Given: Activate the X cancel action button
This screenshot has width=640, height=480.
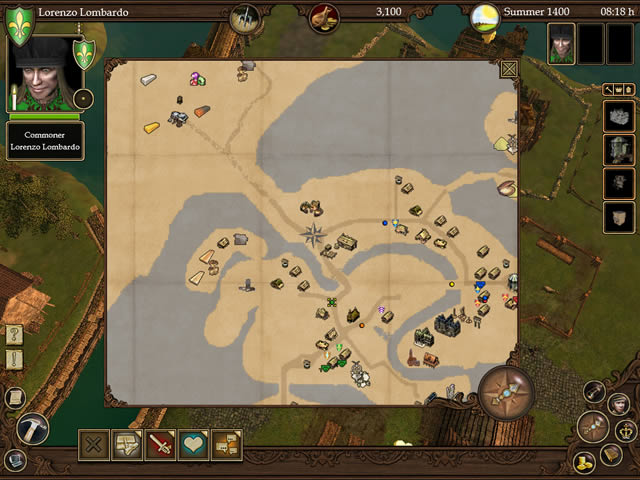Looking at the screenshot, I should pos(94,444).
